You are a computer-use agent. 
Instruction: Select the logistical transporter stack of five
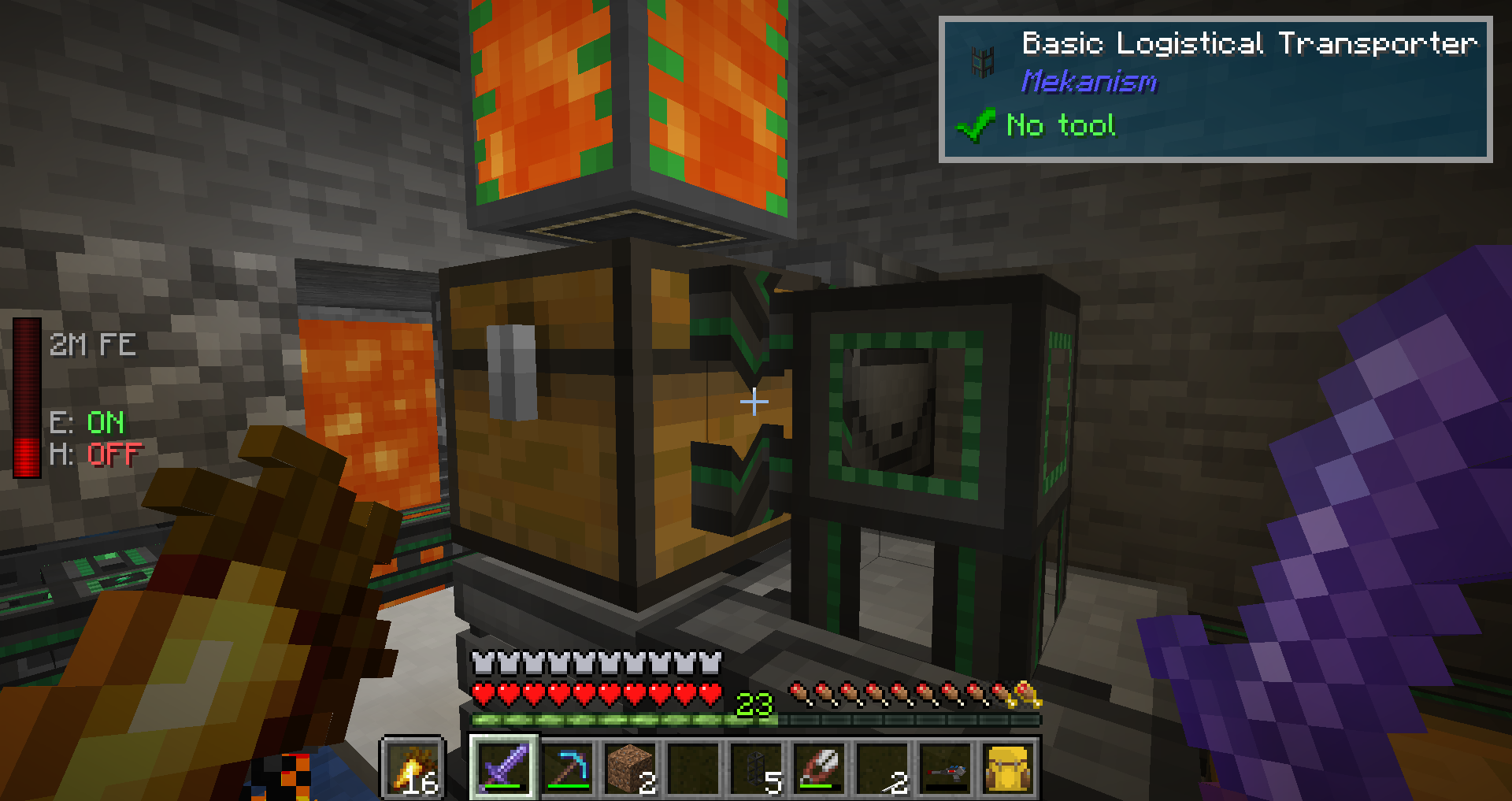[757, 767]
